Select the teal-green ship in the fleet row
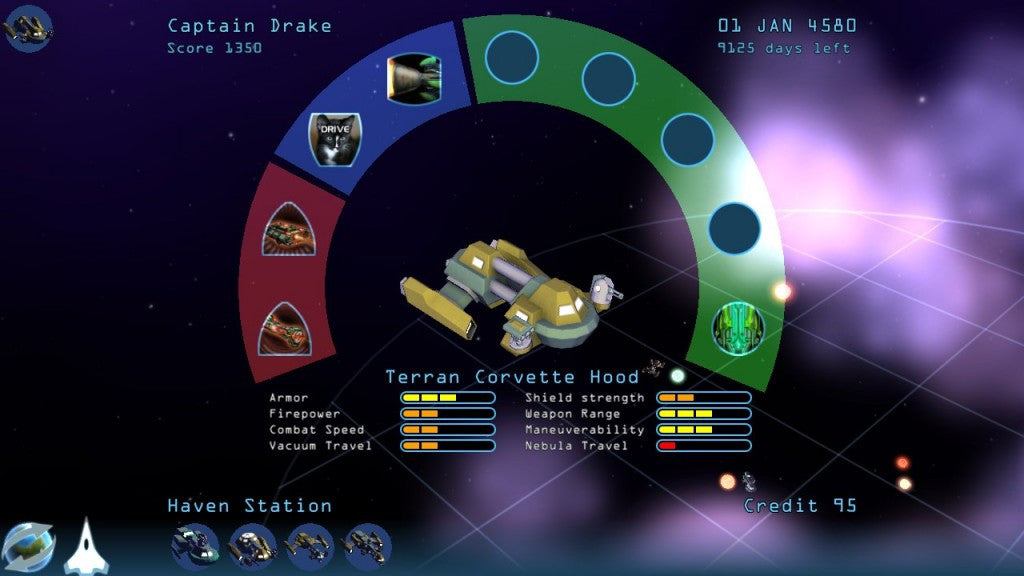1024x576 pixels. (x=194, y=547)
